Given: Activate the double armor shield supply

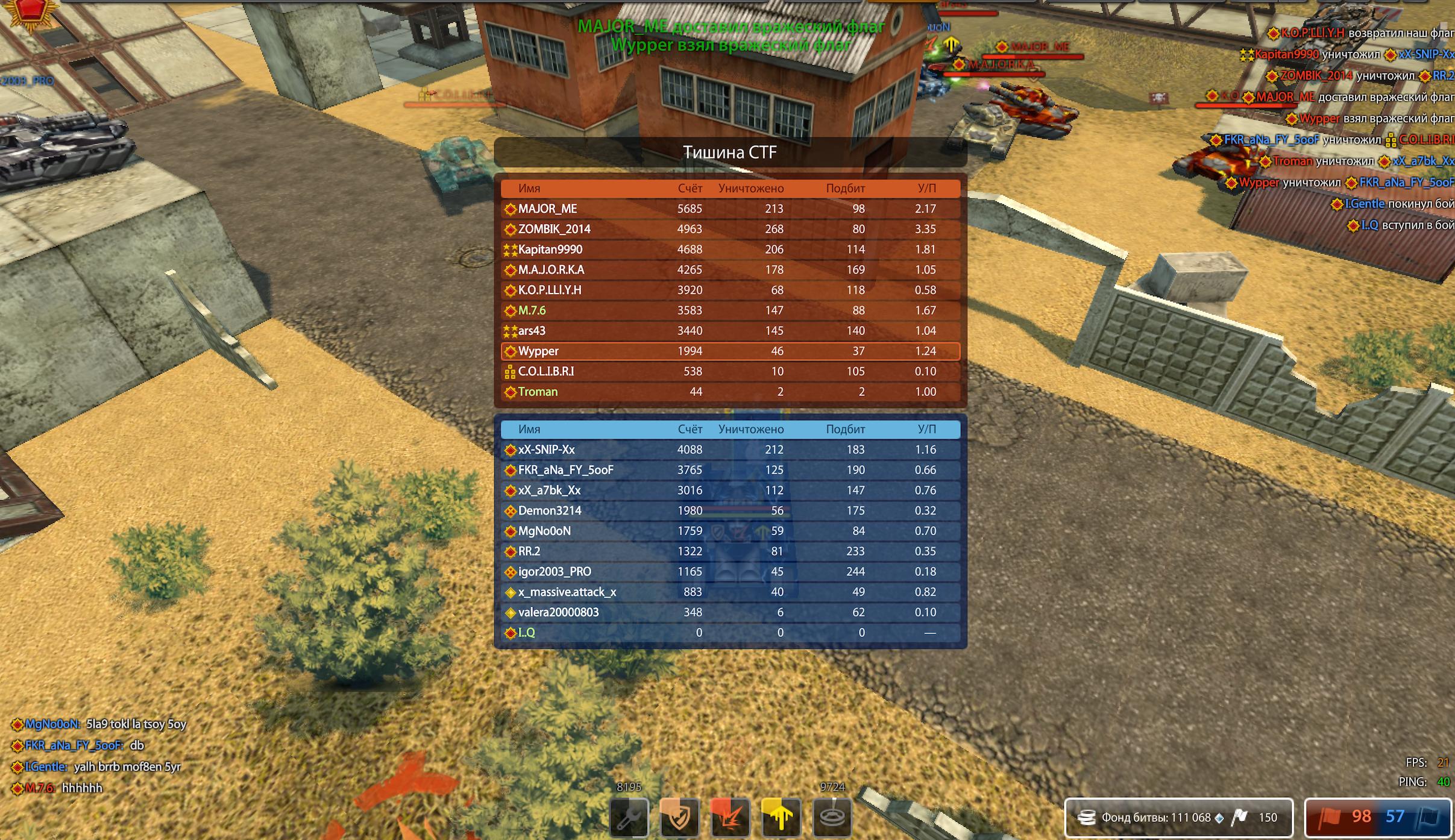Looking at the screenshot, I should pyautogui.click(x=680, y=818).
